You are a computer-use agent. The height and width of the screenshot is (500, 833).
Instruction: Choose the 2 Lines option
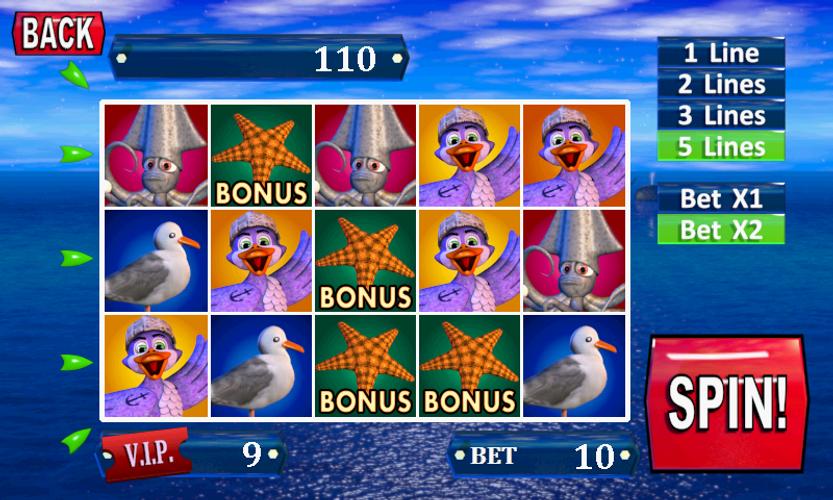[720, 84]
